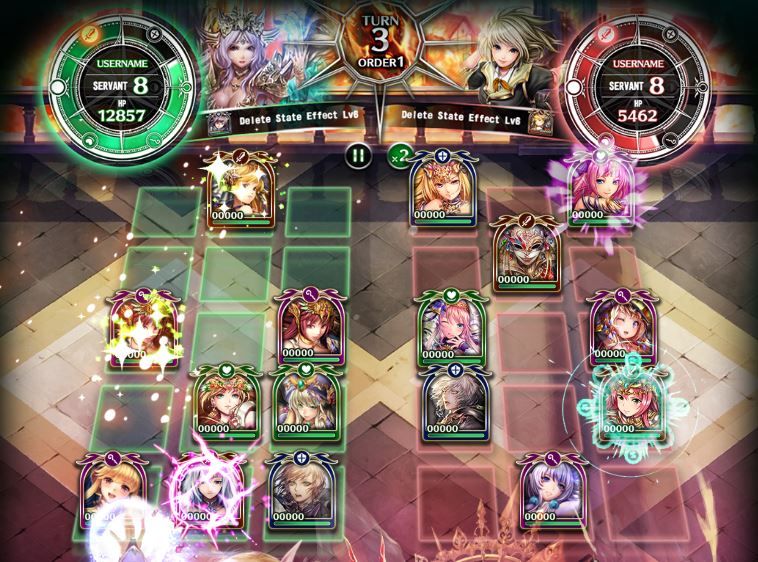
Task: Toggle the x2 battle speed
Action: 400,155
